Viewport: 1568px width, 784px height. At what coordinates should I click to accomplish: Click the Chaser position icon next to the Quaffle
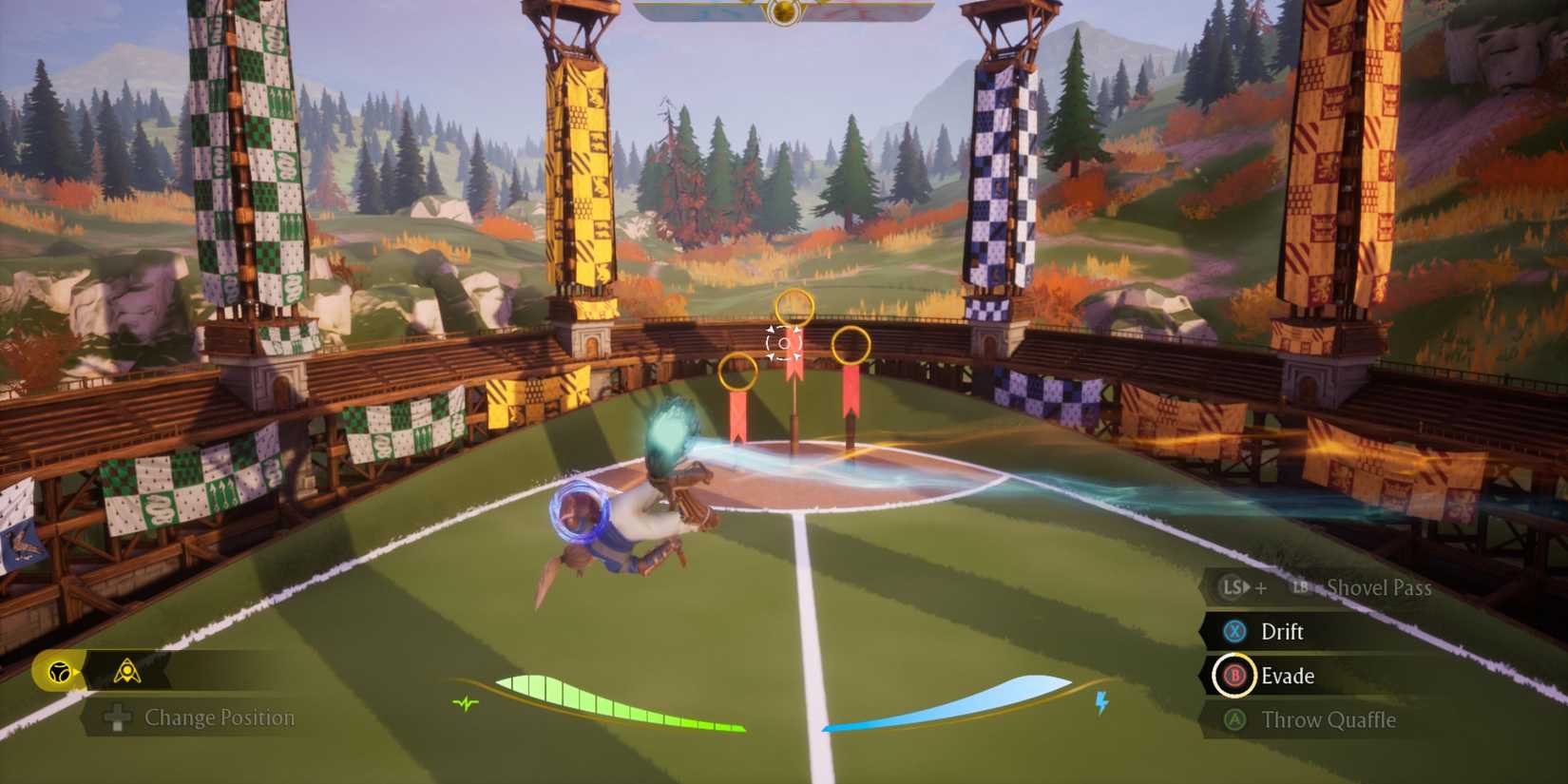click(x=129, y=669)
